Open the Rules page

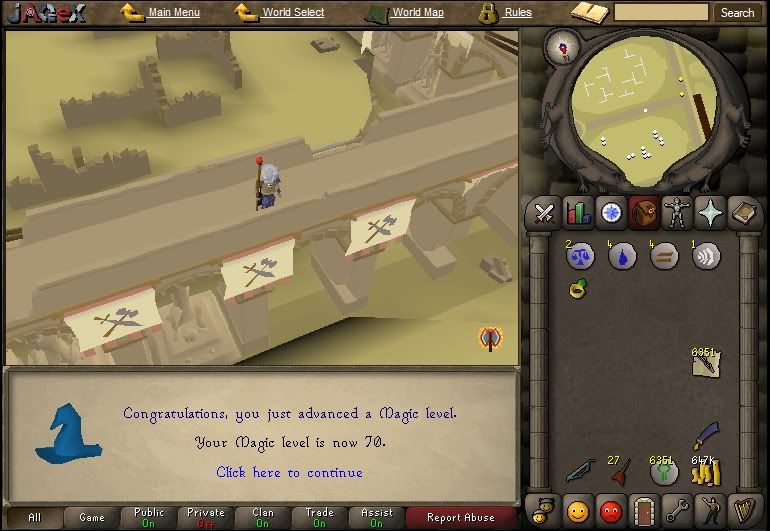(517, 12)
